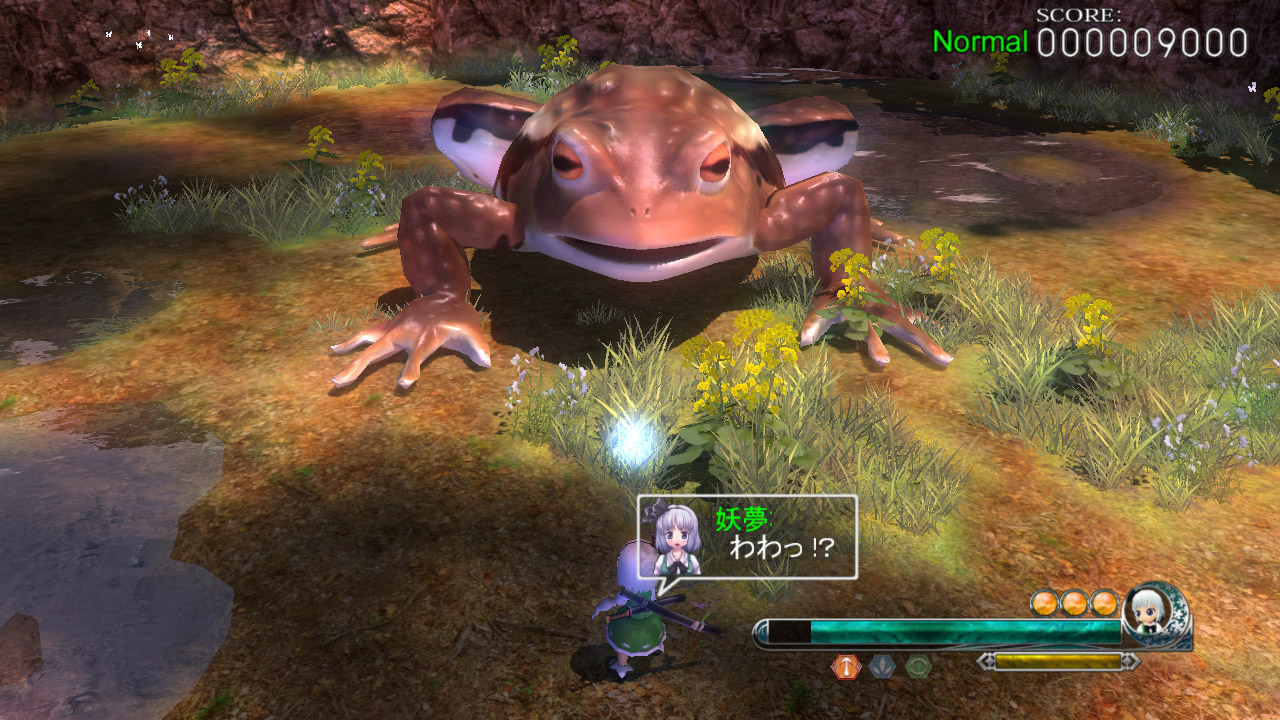The image size is (1280, 720).
Task: Expand the left chevron of the yellow gauge
Action: pyautogui.click(x=987, y=662)
